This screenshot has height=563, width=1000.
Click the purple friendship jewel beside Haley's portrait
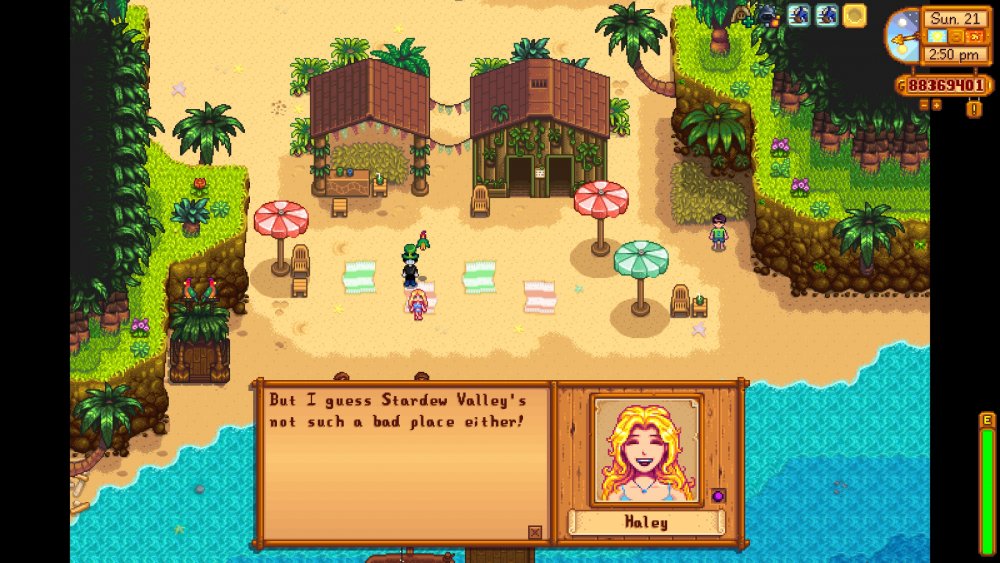tap(717, 495)
